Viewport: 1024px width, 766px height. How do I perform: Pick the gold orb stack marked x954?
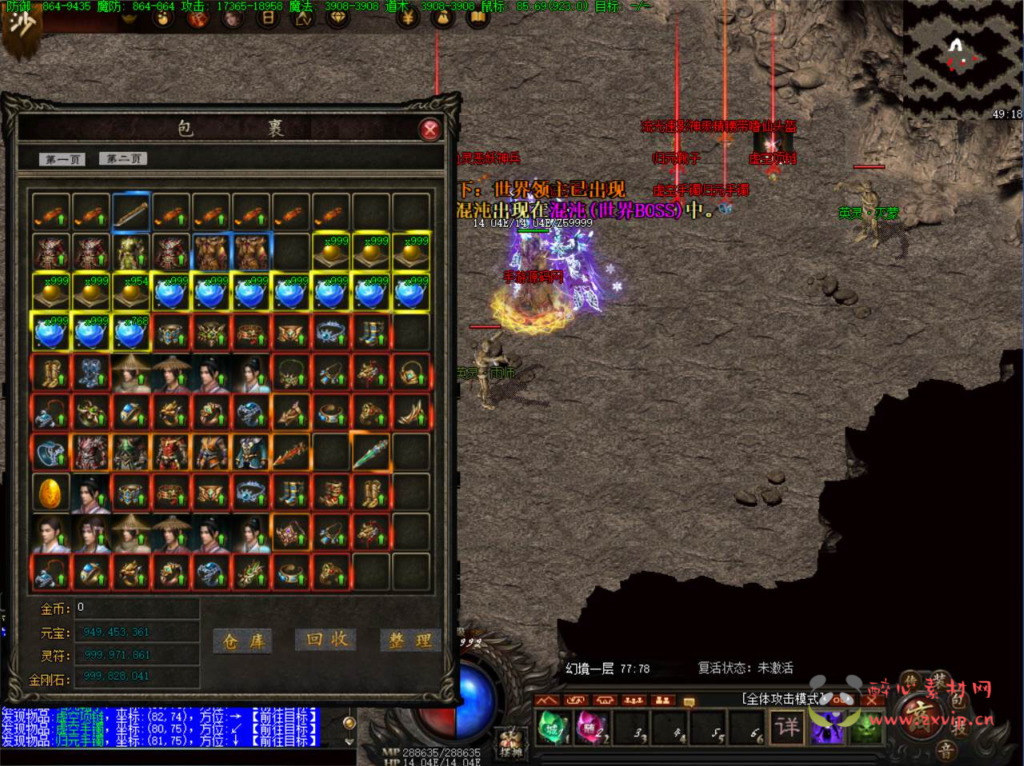131,291
